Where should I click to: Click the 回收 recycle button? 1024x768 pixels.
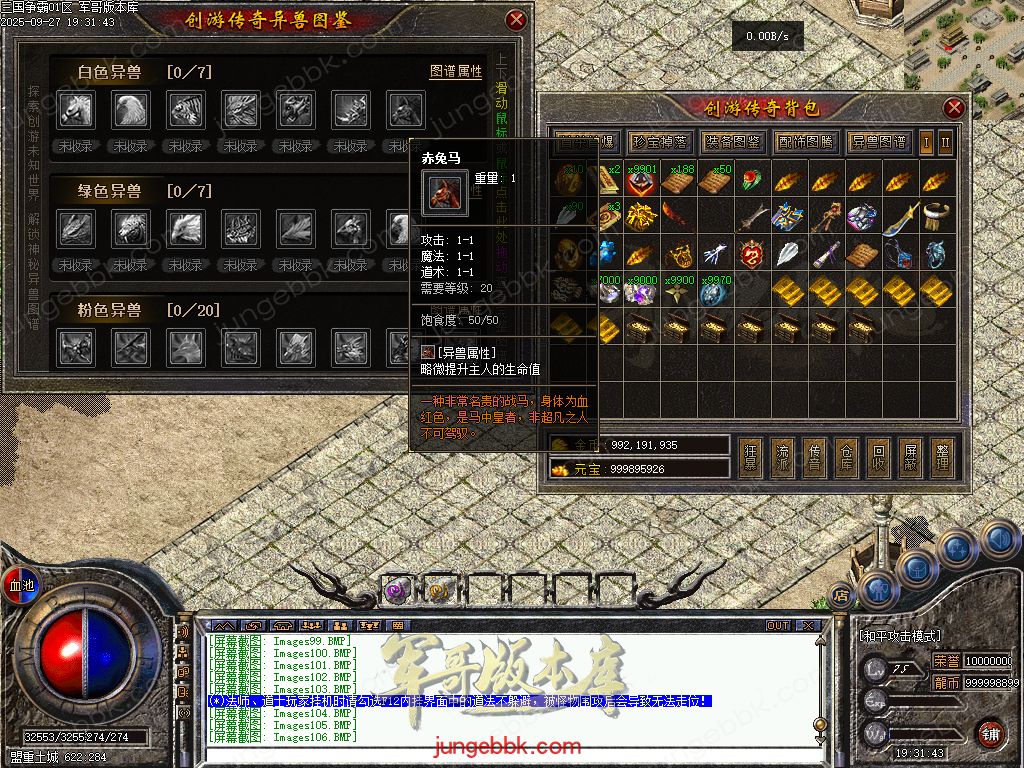pyautogui.click(x=877, y=456)
